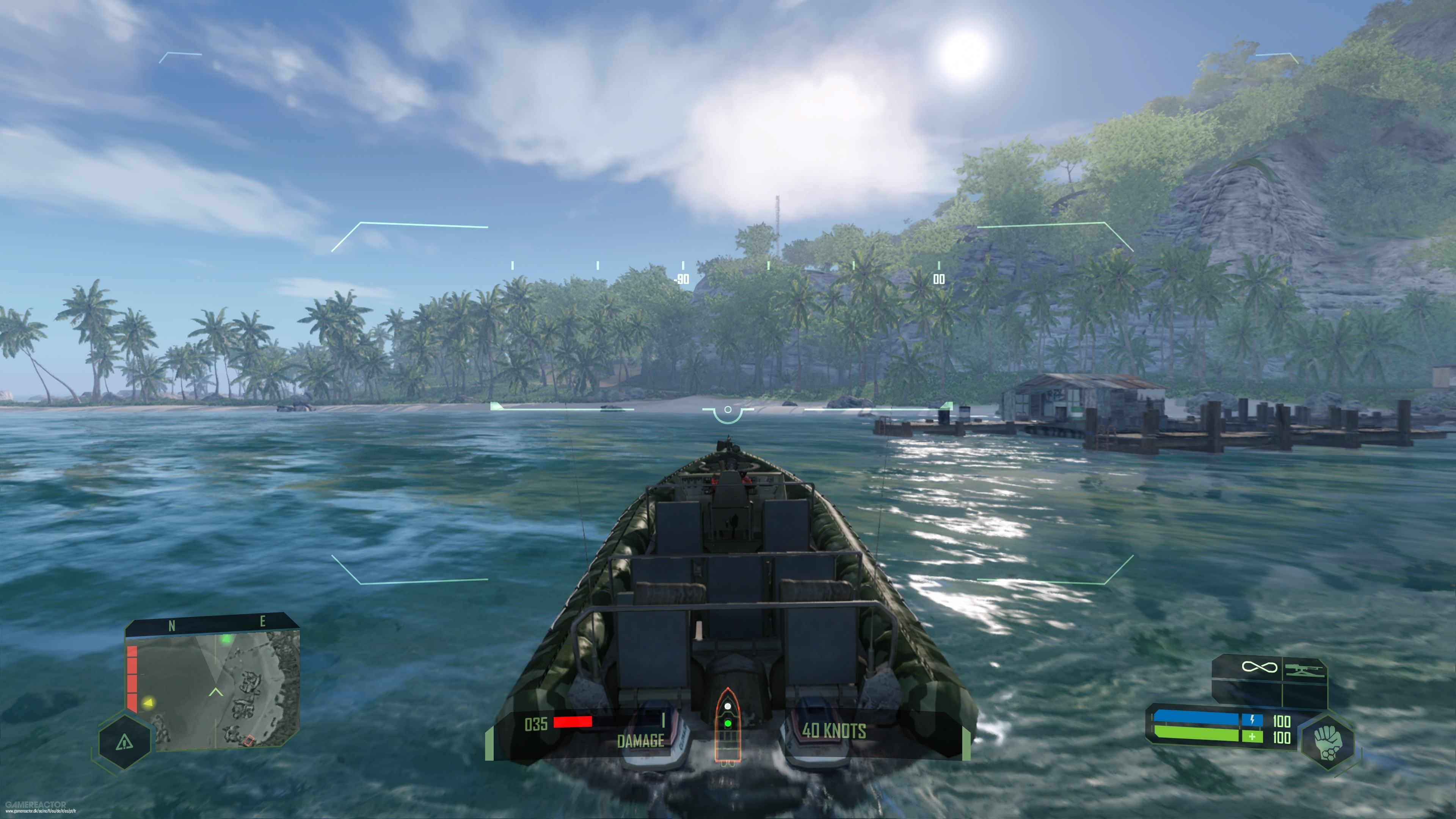
Task: Toggle the red threat bar beside the minimap
Action: [132, 678]
